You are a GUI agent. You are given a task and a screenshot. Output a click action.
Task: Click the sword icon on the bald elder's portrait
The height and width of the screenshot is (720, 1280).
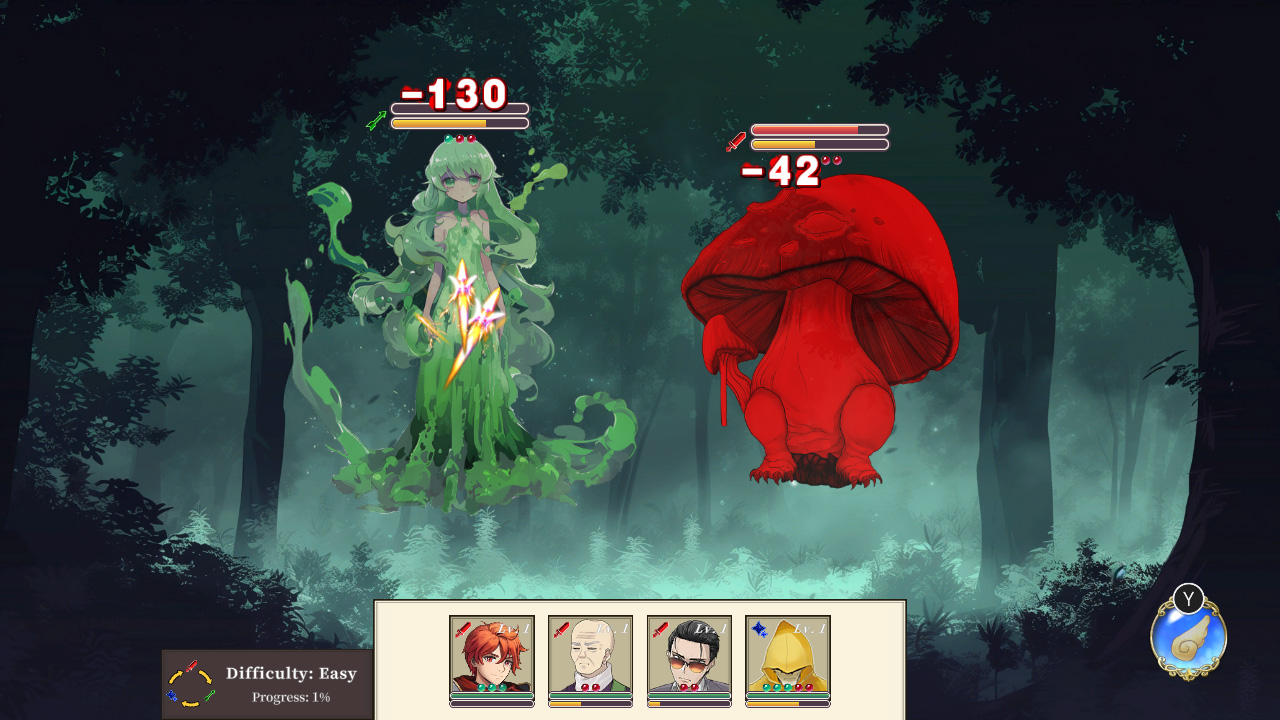click(x=560, y=630)
